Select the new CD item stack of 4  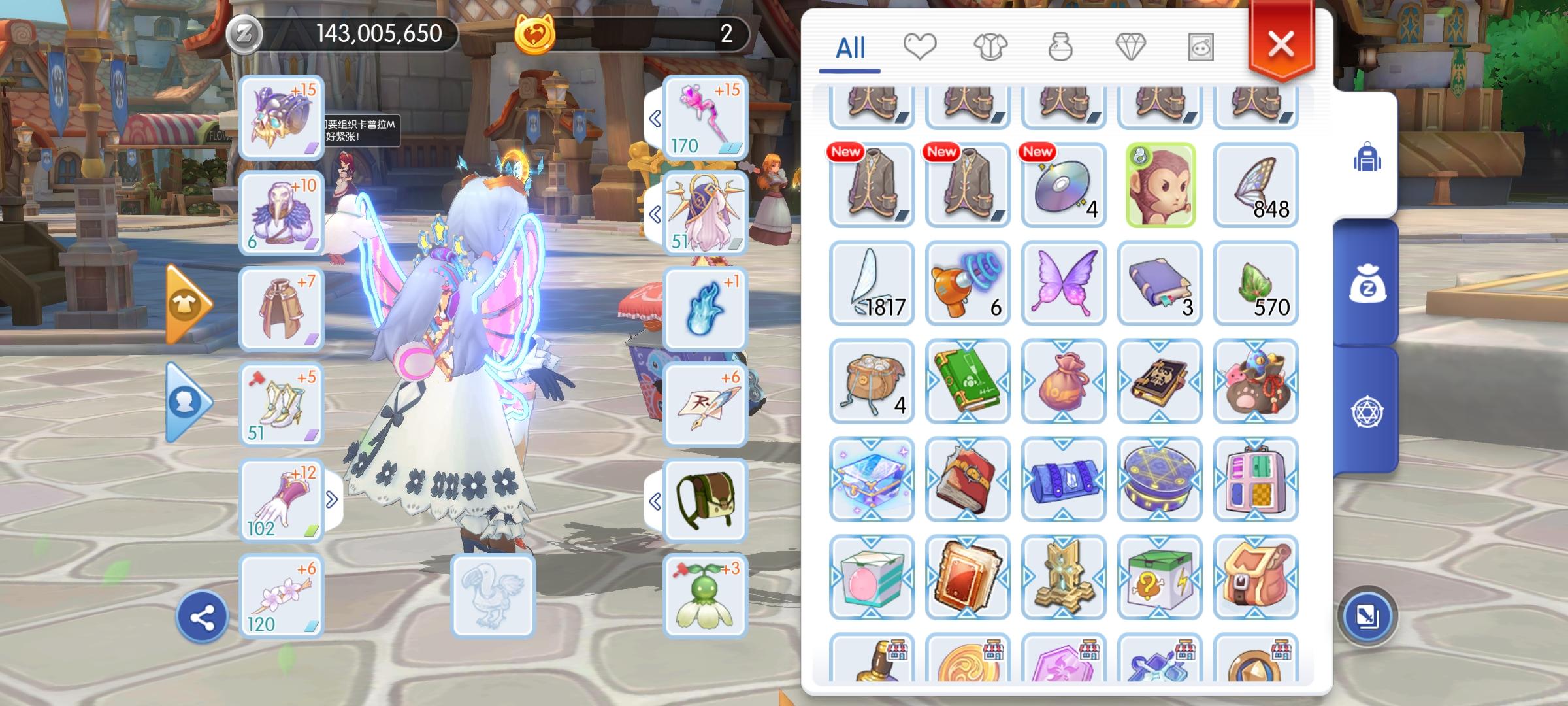coord(1064,185)
